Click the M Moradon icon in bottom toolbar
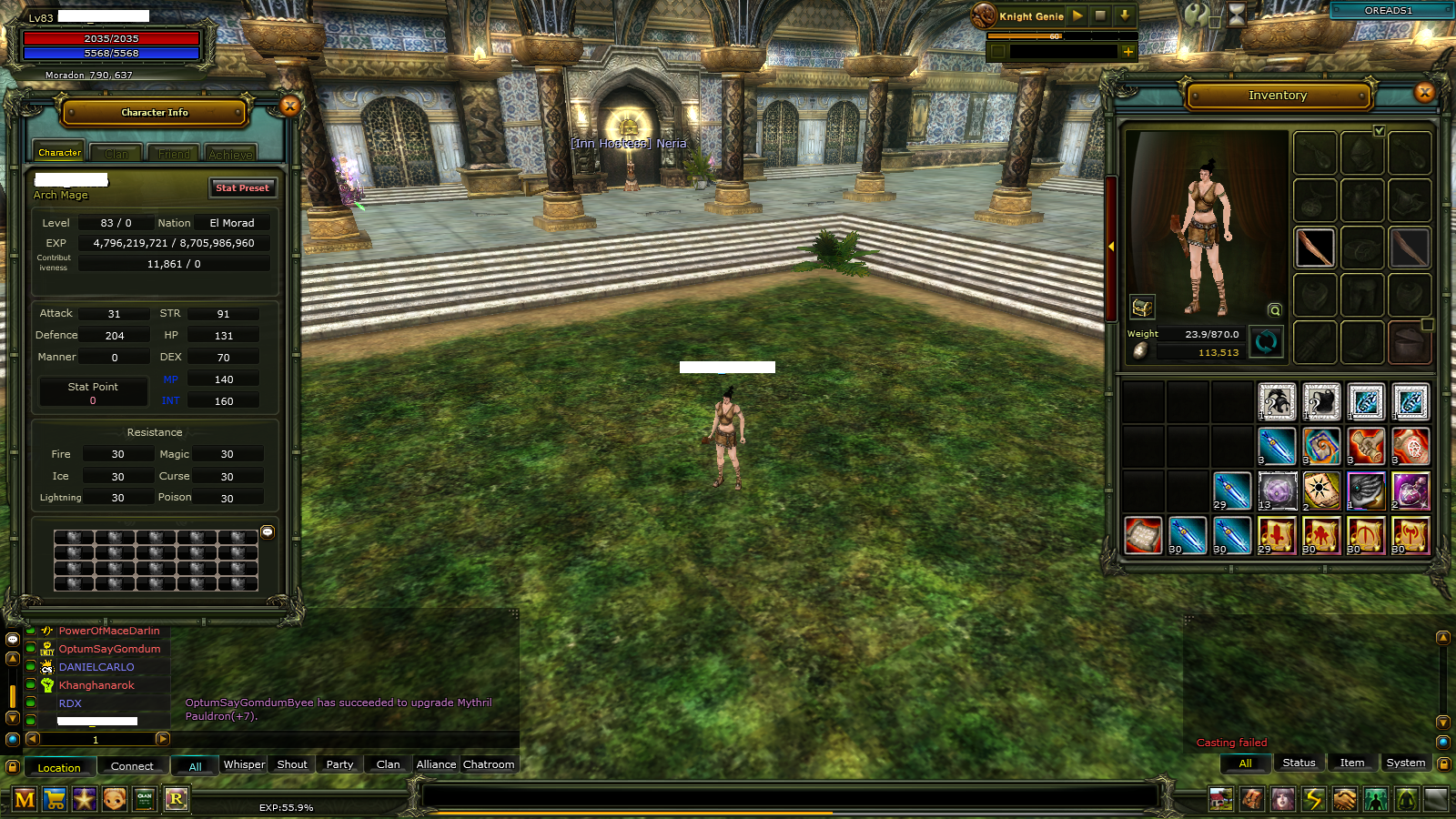 [x=25, y=798]
